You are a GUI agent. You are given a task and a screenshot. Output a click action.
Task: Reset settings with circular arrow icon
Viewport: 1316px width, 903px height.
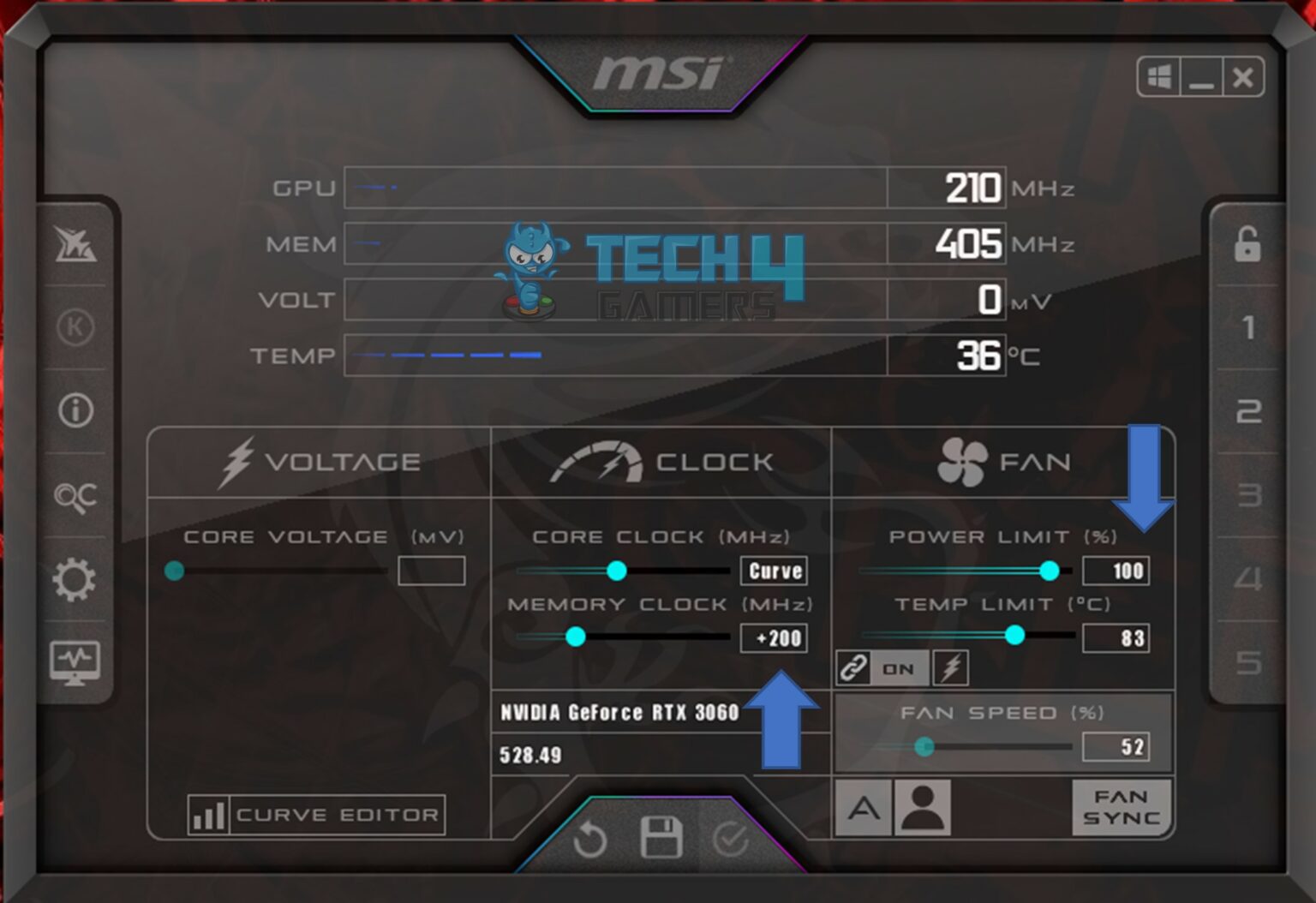pos(591,841)
